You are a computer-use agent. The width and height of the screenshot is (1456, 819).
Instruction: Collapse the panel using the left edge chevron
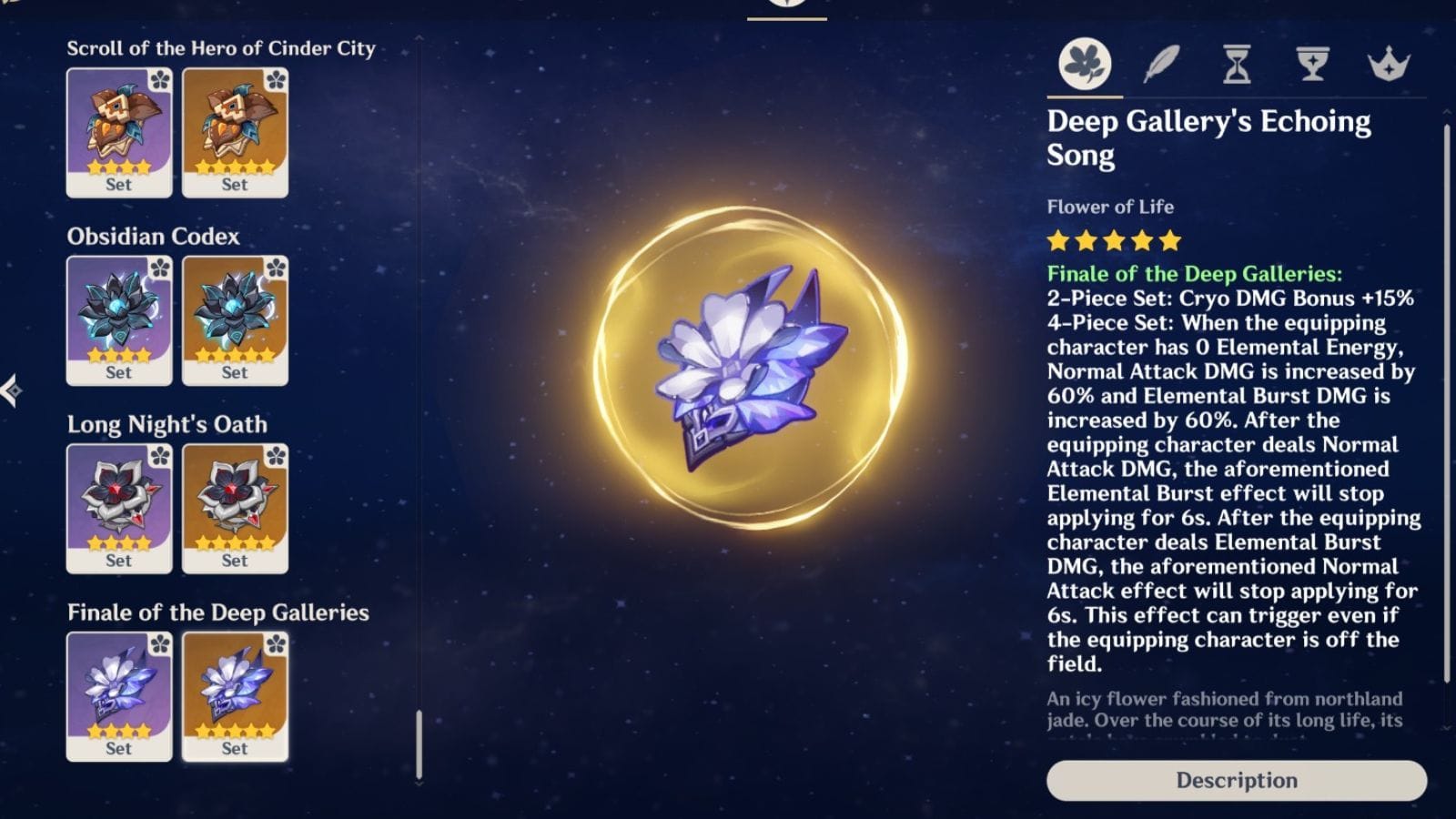tap(13, 389)
